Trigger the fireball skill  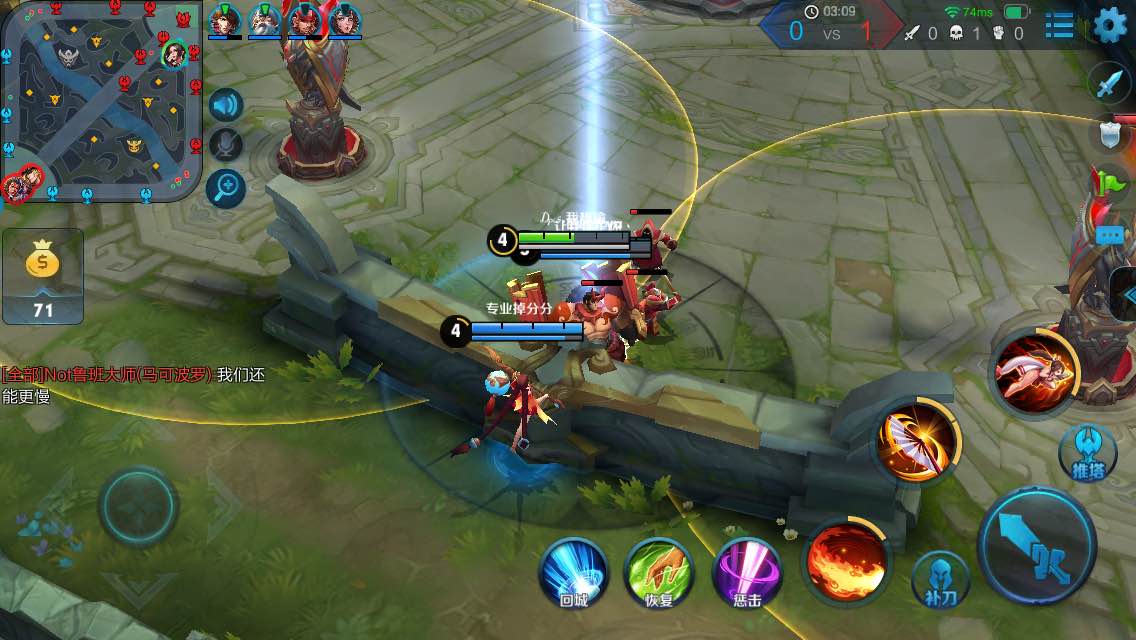pyautogui.click(x=847, y=562)
